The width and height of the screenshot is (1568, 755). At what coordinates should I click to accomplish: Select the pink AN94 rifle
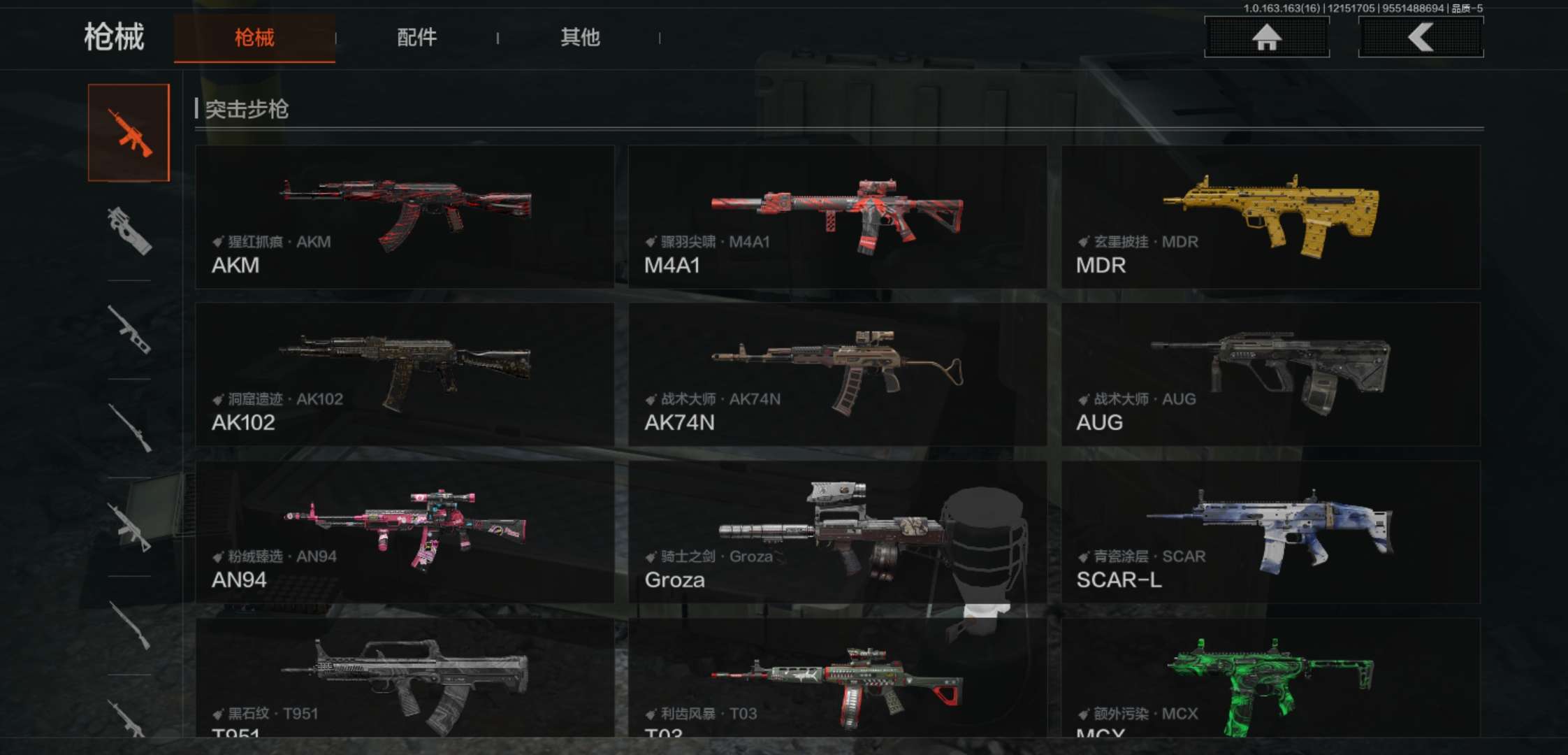point(405,532)
